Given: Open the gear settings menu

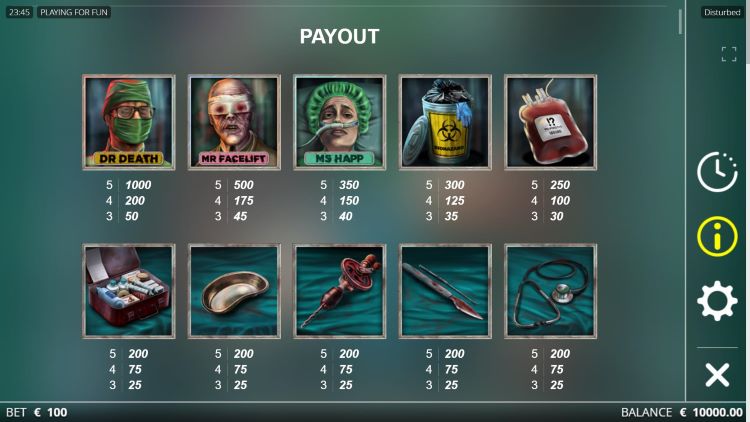Looking at the screenshot, I should pyautogui.click(x=717, y=301).
